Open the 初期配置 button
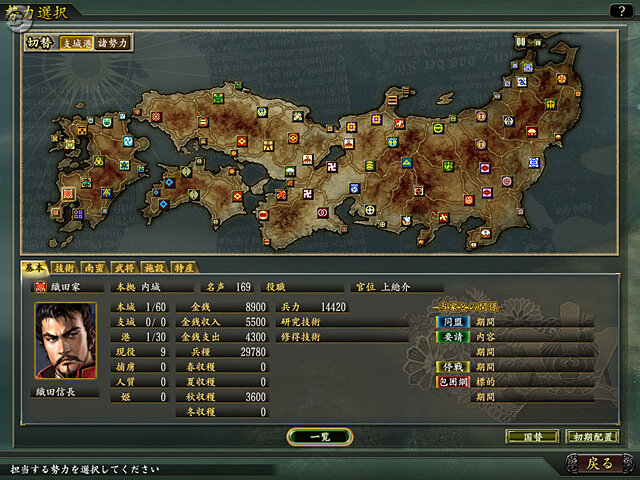This screenshot has height=480, width=640. pos(592,437)
